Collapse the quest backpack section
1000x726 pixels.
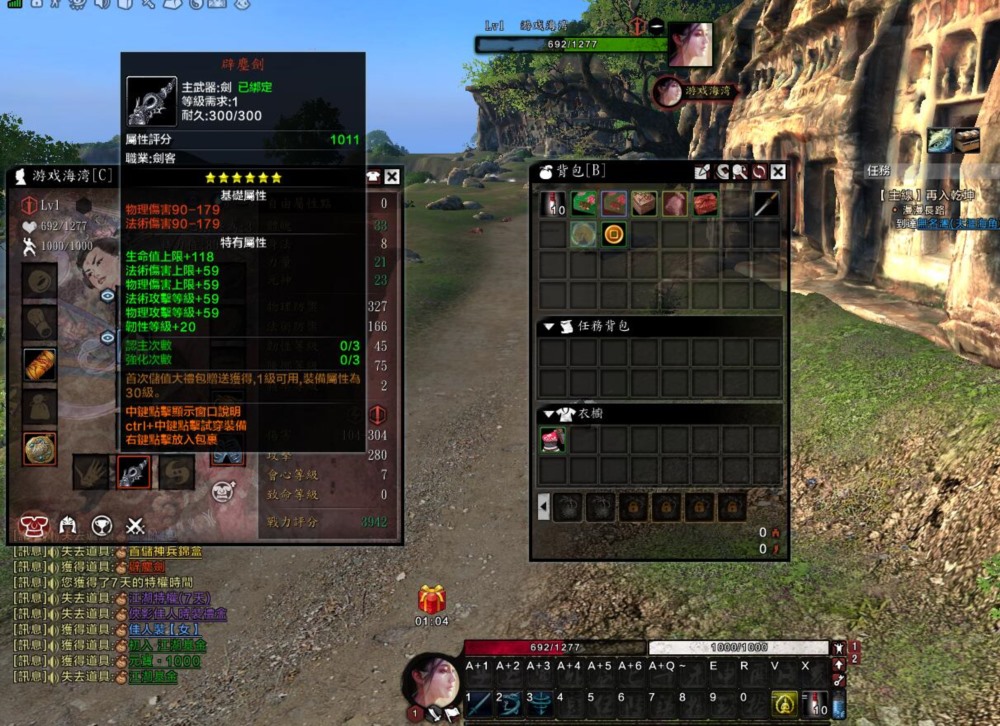click(548, 327)
